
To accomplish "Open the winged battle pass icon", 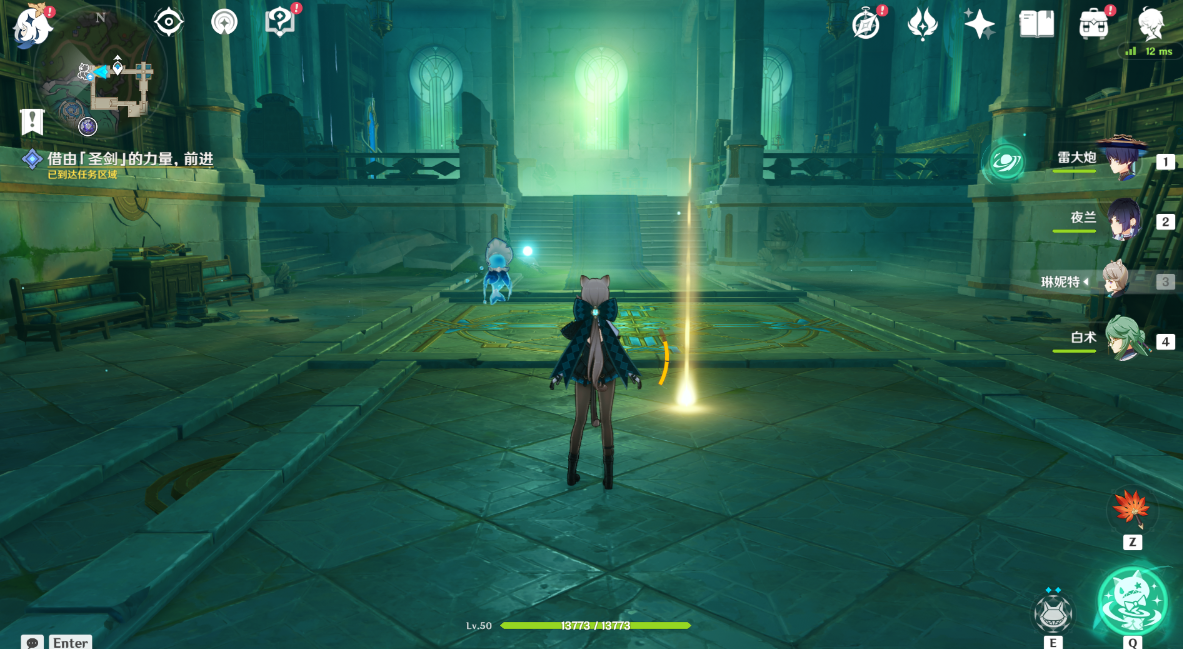I will click(x=922, y=24).
